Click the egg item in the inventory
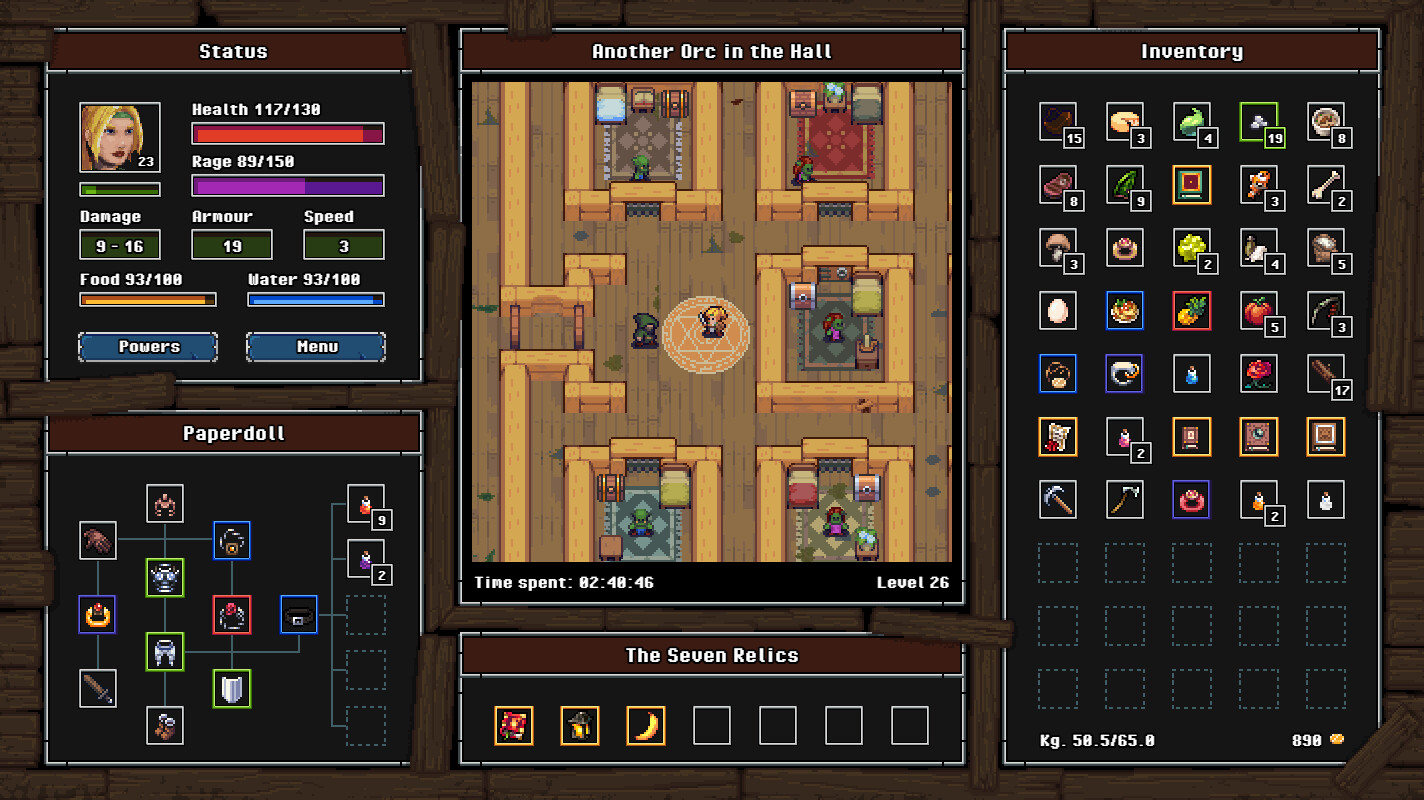Image resolution: width=1424 pixels, height=800 pixels. [1057, 311]
